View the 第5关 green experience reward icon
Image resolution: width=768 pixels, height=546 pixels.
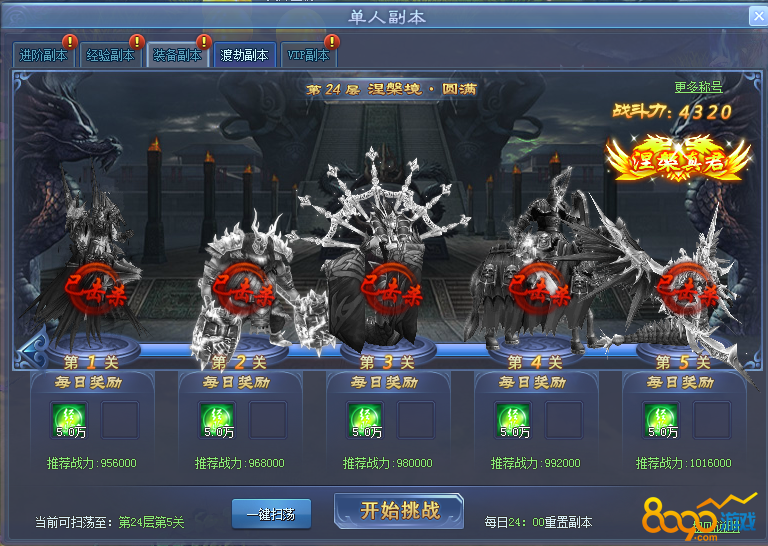click(662, 419)
